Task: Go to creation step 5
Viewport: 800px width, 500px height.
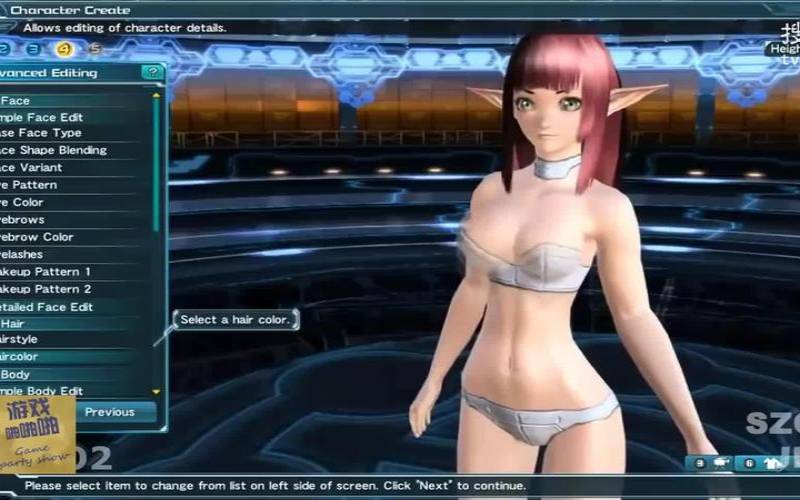Action: tap(95, 48)
